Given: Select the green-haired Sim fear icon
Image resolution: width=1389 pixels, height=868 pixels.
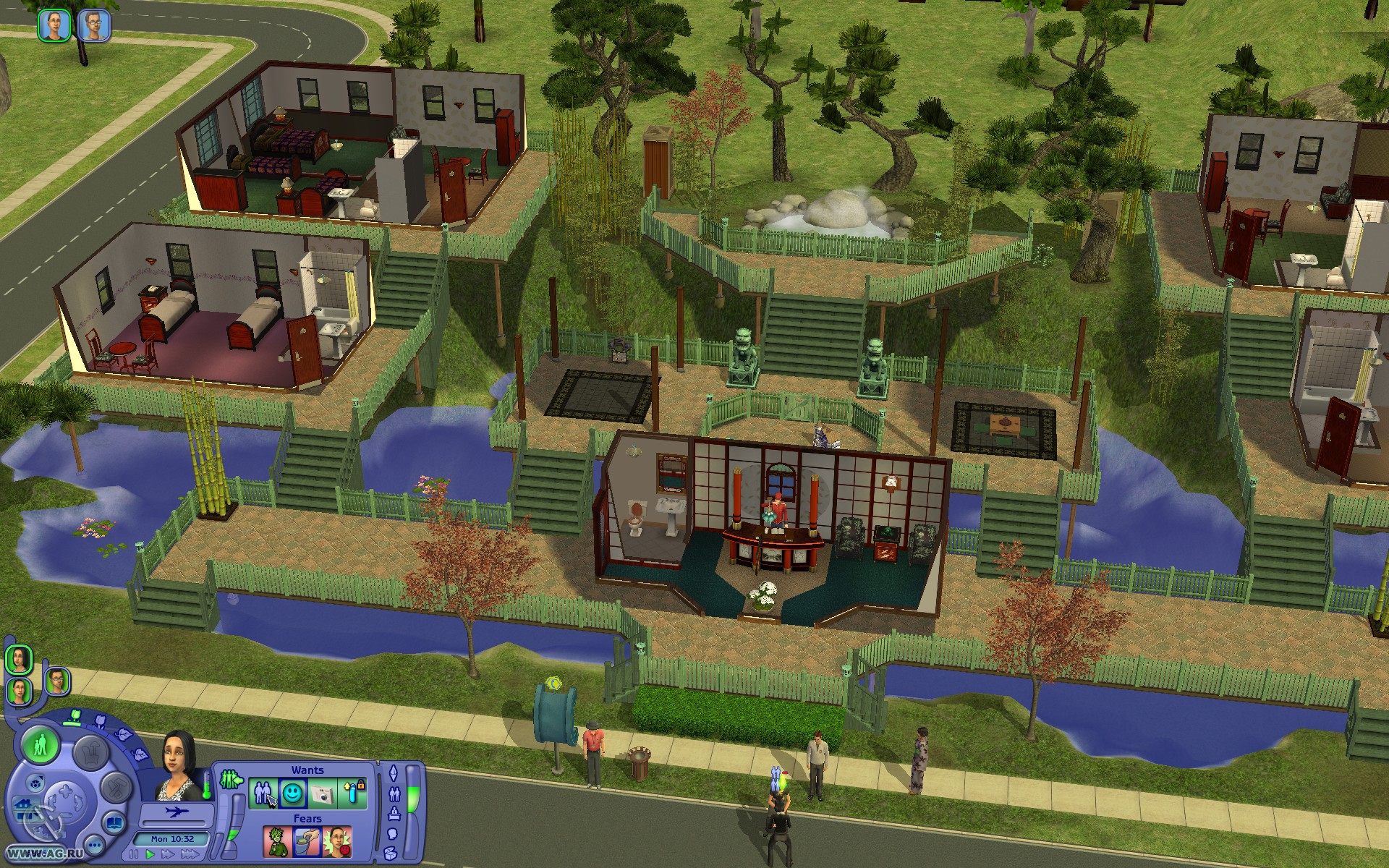Looking at the screenshot, I should [278, 842].
